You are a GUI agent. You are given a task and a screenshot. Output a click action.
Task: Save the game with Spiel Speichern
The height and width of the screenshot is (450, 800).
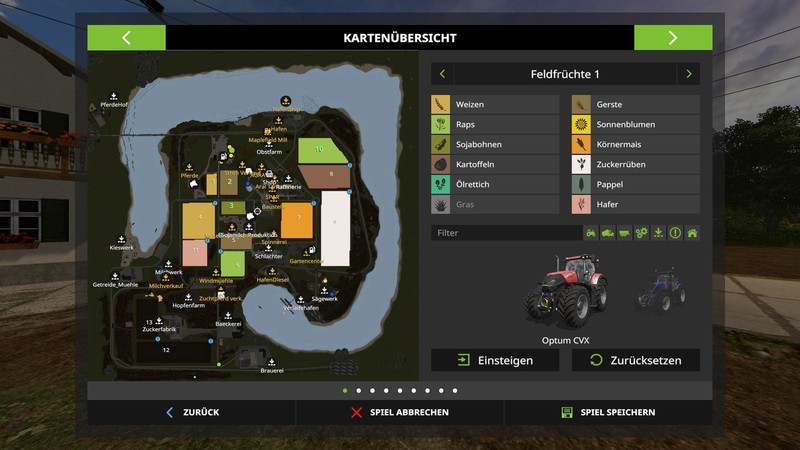click(x=608, y=412)
